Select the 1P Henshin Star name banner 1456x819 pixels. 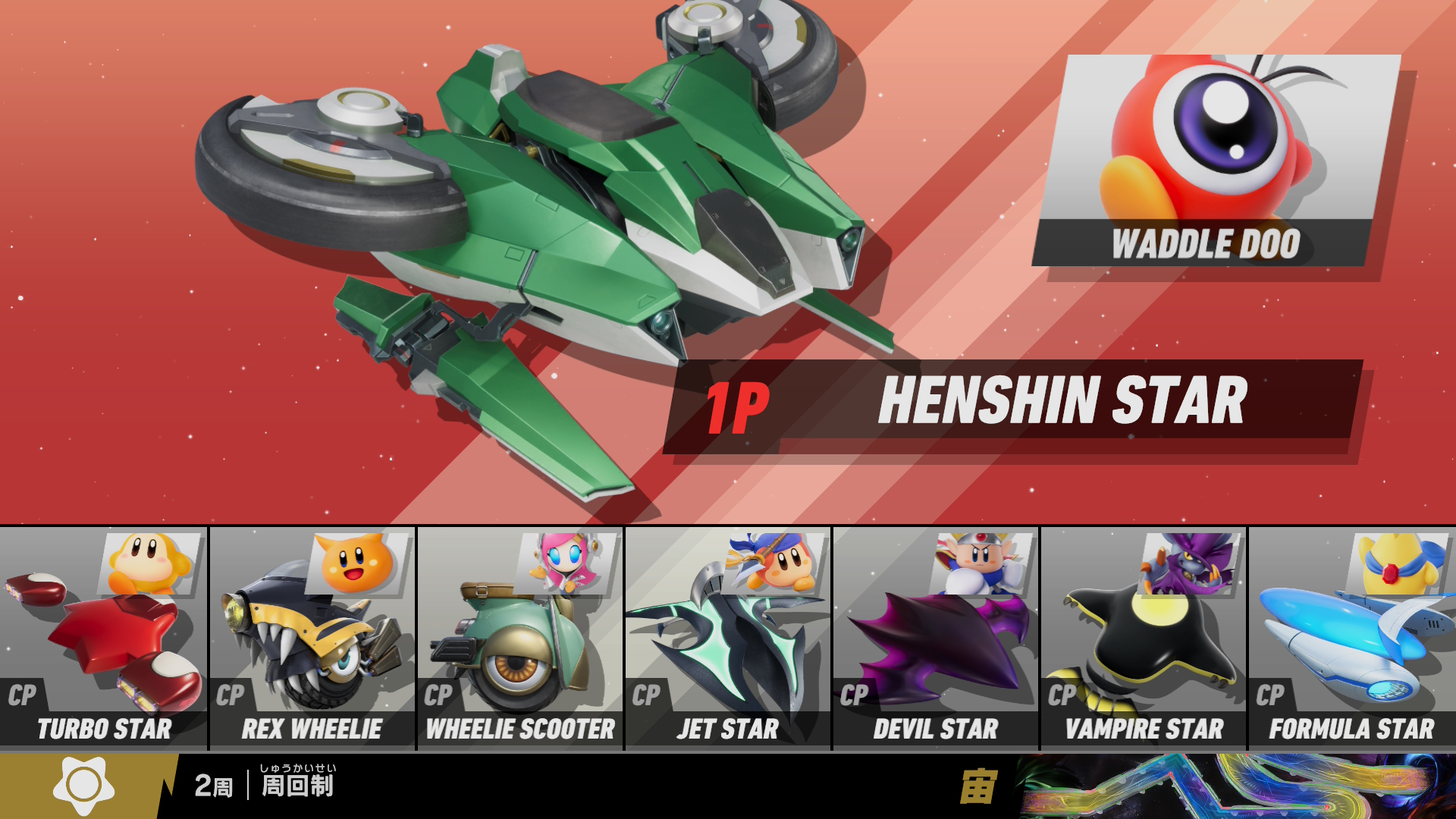(x=1012, y=403)
